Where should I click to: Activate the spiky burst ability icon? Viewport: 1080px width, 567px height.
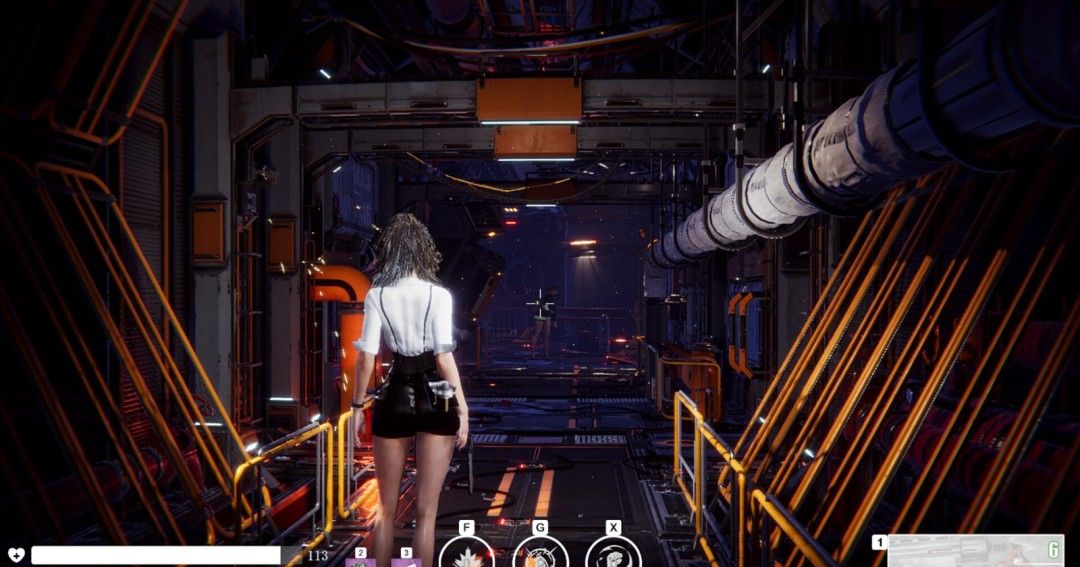tap(466, 554)
